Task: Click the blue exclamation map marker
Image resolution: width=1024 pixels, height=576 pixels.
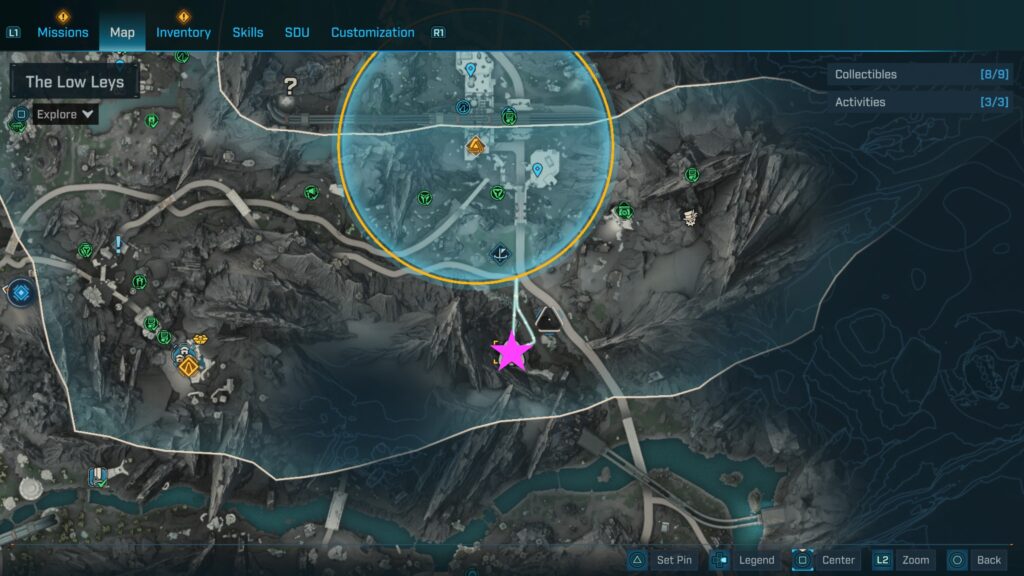Action: [x=118, y=243]
